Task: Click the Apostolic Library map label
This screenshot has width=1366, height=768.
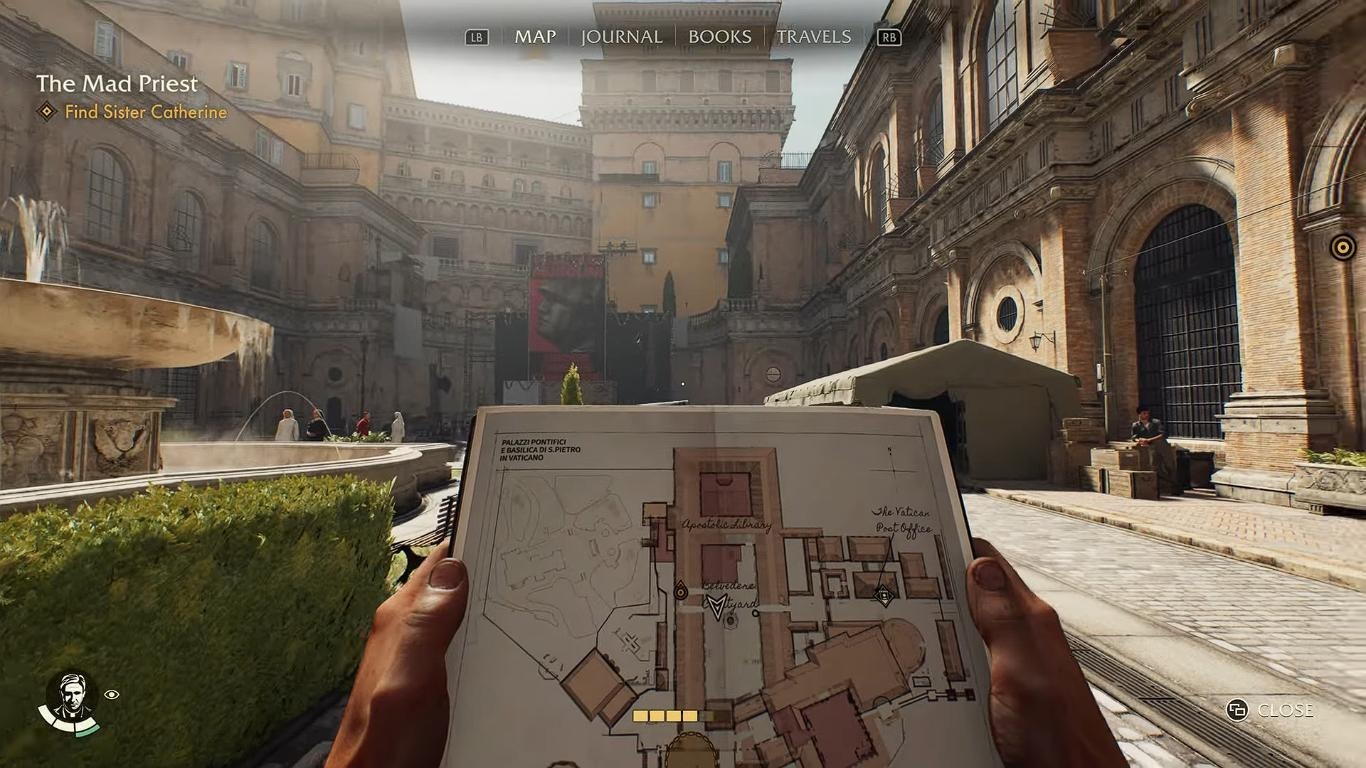Action: click(x=727, y=525)
